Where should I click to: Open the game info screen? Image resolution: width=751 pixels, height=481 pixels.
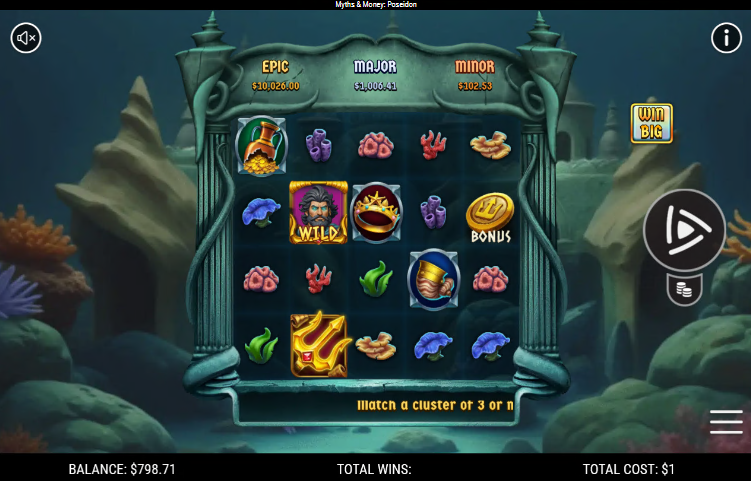point(725,38)
